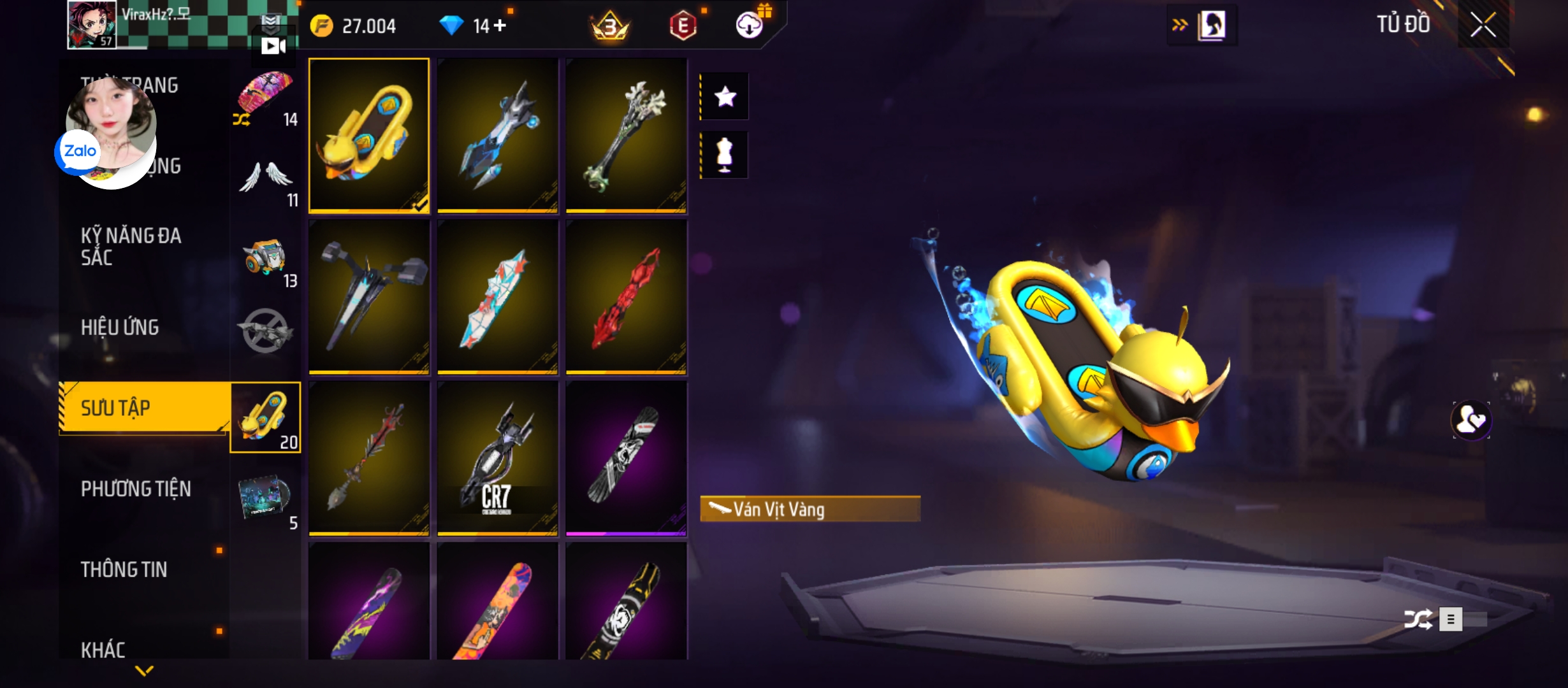Open the download cloud icon

pyautogui.click(x=750, y=25)
